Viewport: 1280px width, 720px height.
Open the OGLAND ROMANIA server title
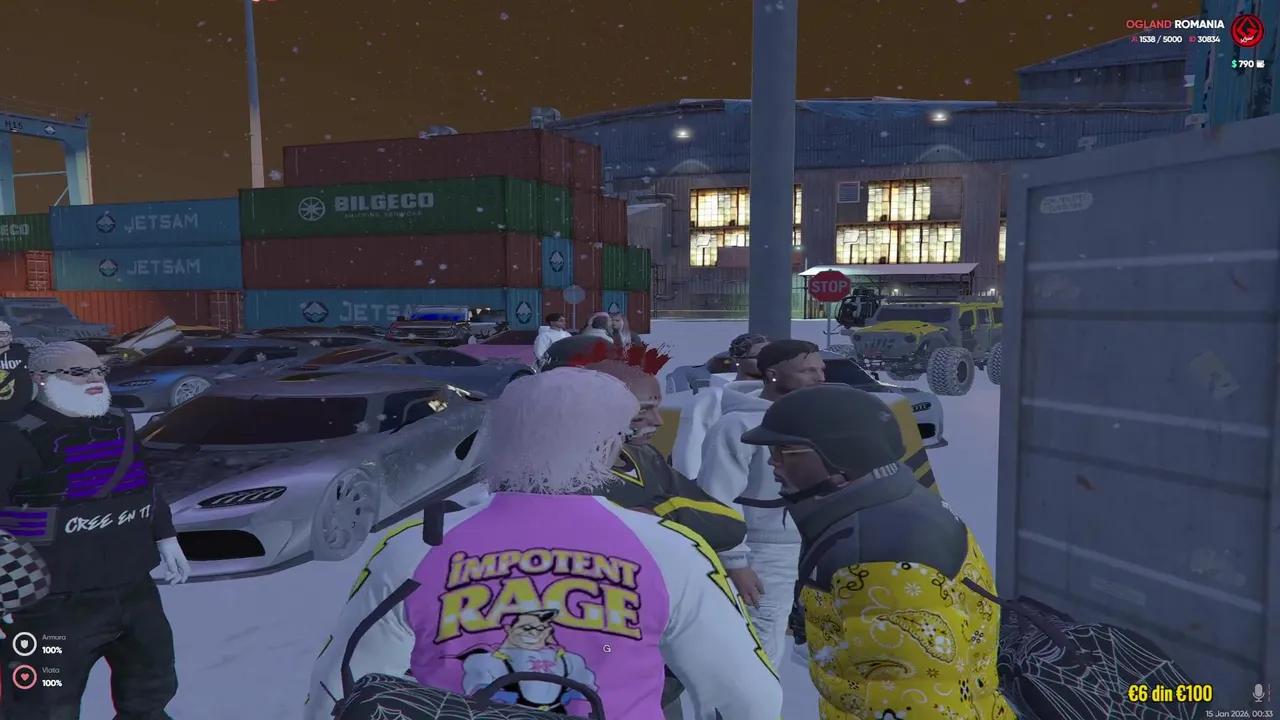coord(1176,22)
